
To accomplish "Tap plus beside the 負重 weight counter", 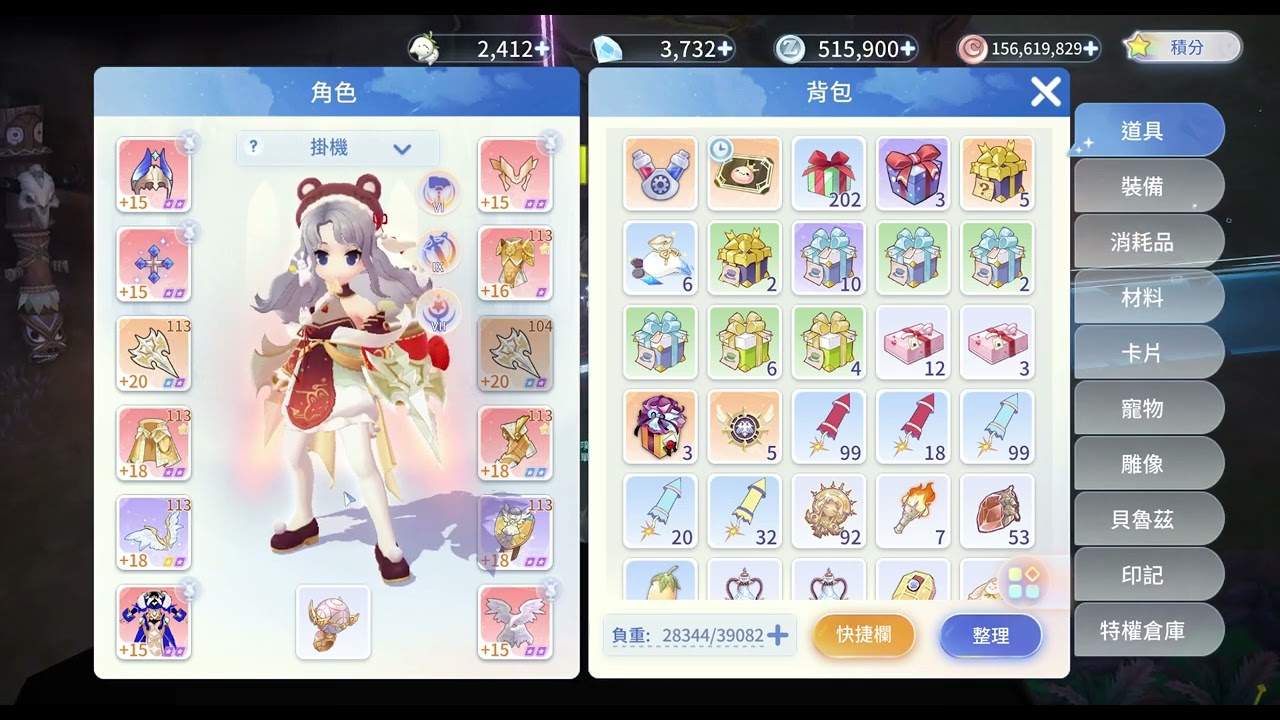I will point(778,635).
